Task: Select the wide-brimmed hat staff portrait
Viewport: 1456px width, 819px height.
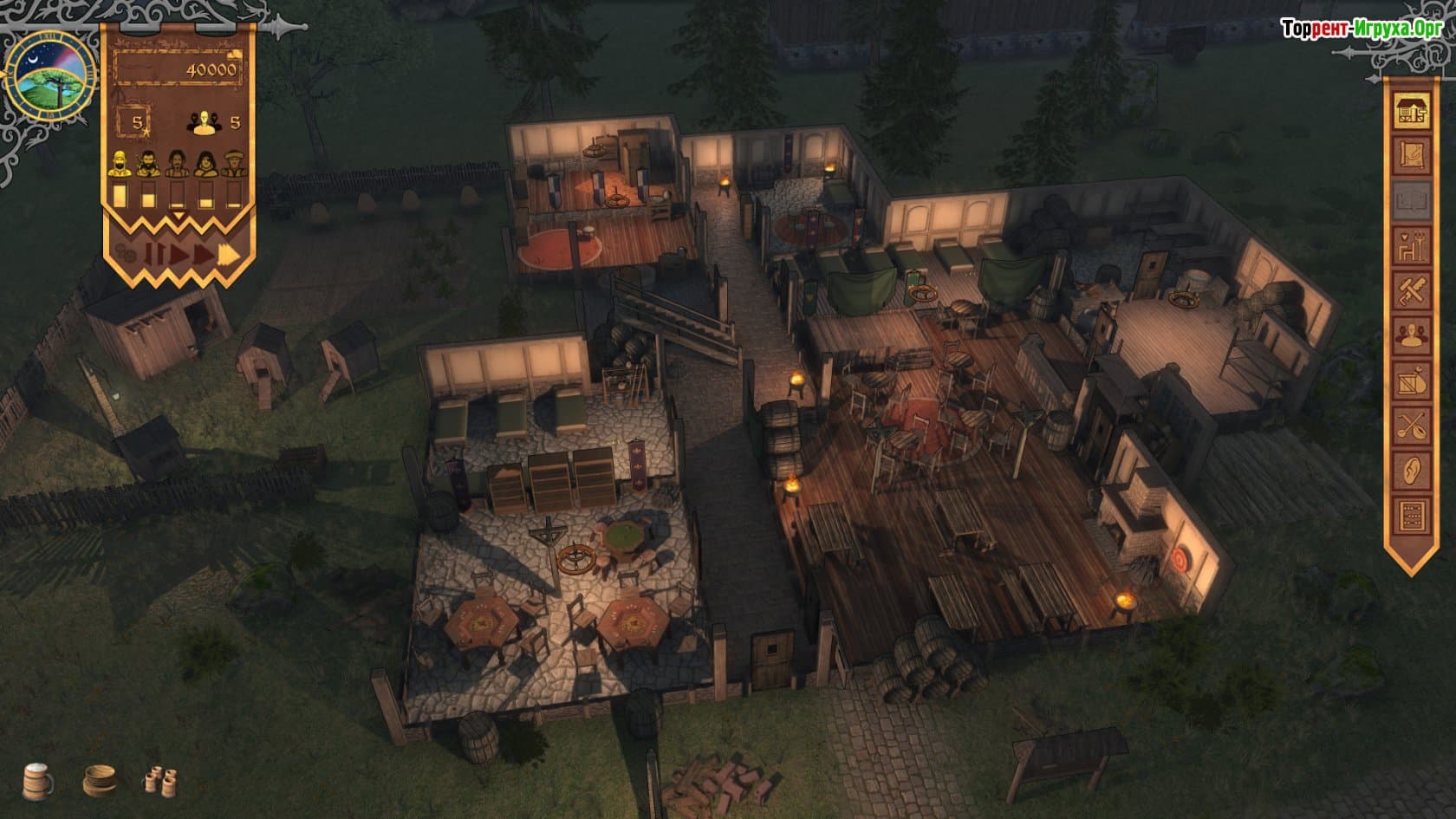Action: [x=233, y=163]
